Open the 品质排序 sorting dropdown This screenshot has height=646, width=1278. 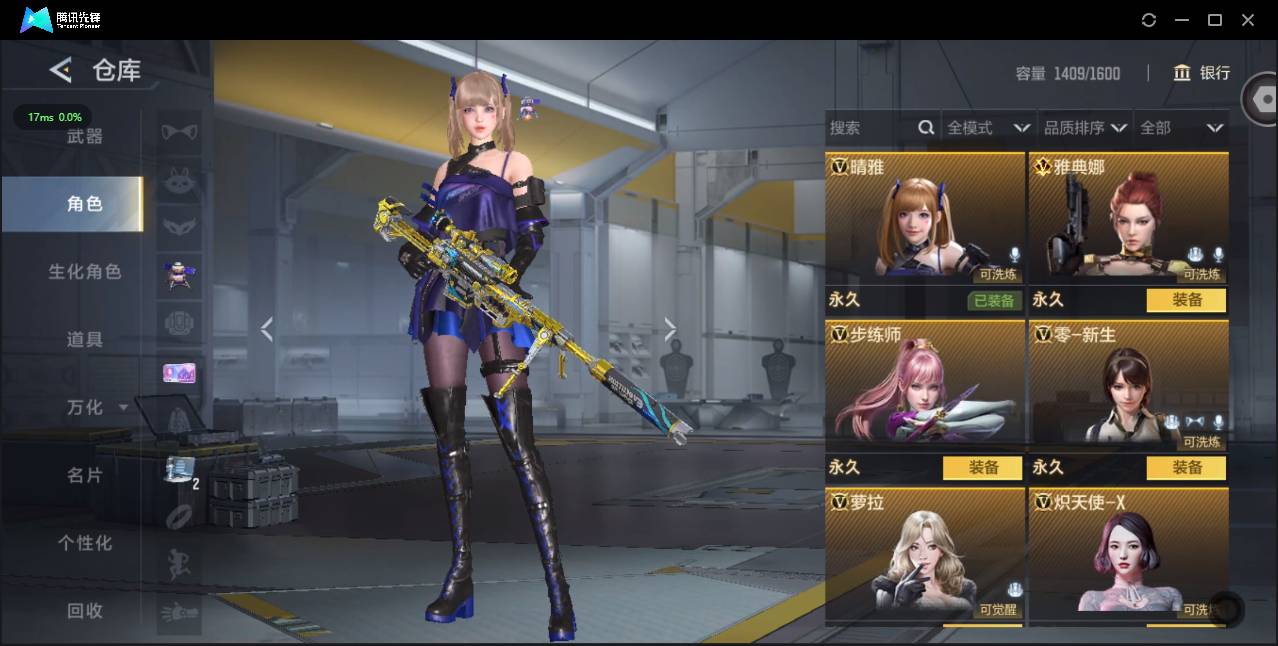1084,128
